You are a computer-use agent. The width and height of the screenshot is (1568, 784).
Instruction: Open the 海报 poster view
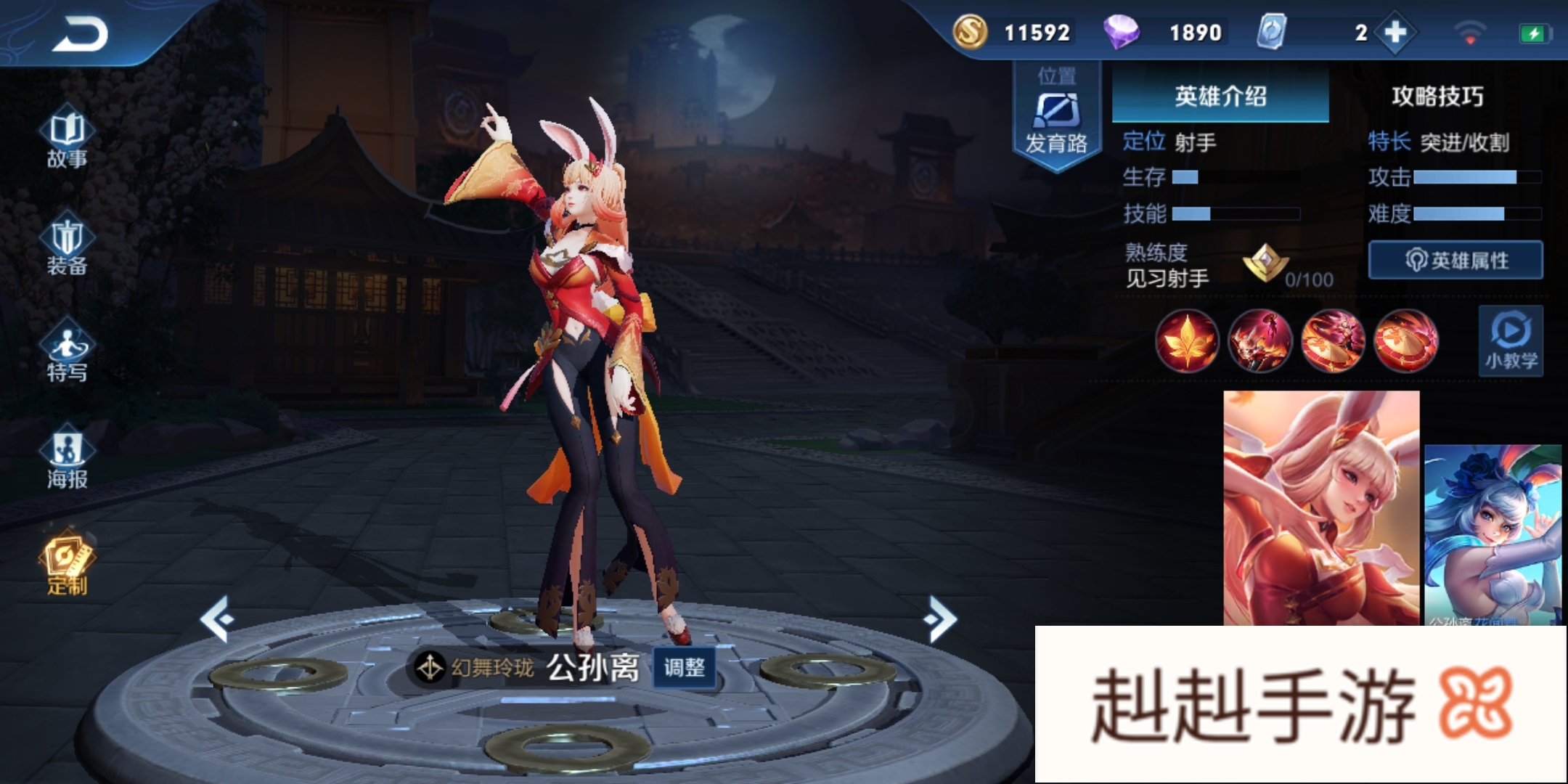click(67, 460)
